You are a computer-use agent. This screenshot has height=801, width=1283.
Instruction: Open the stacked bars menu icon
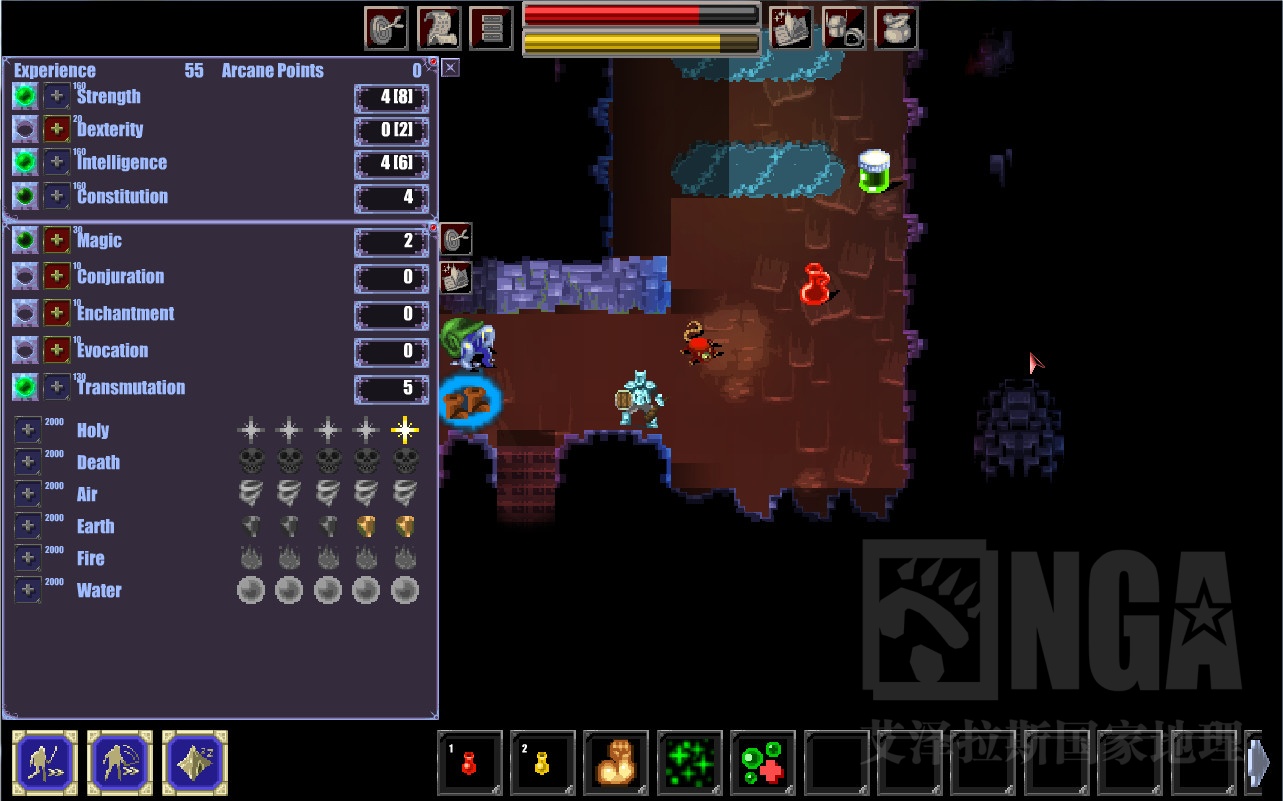click(491, 28)
